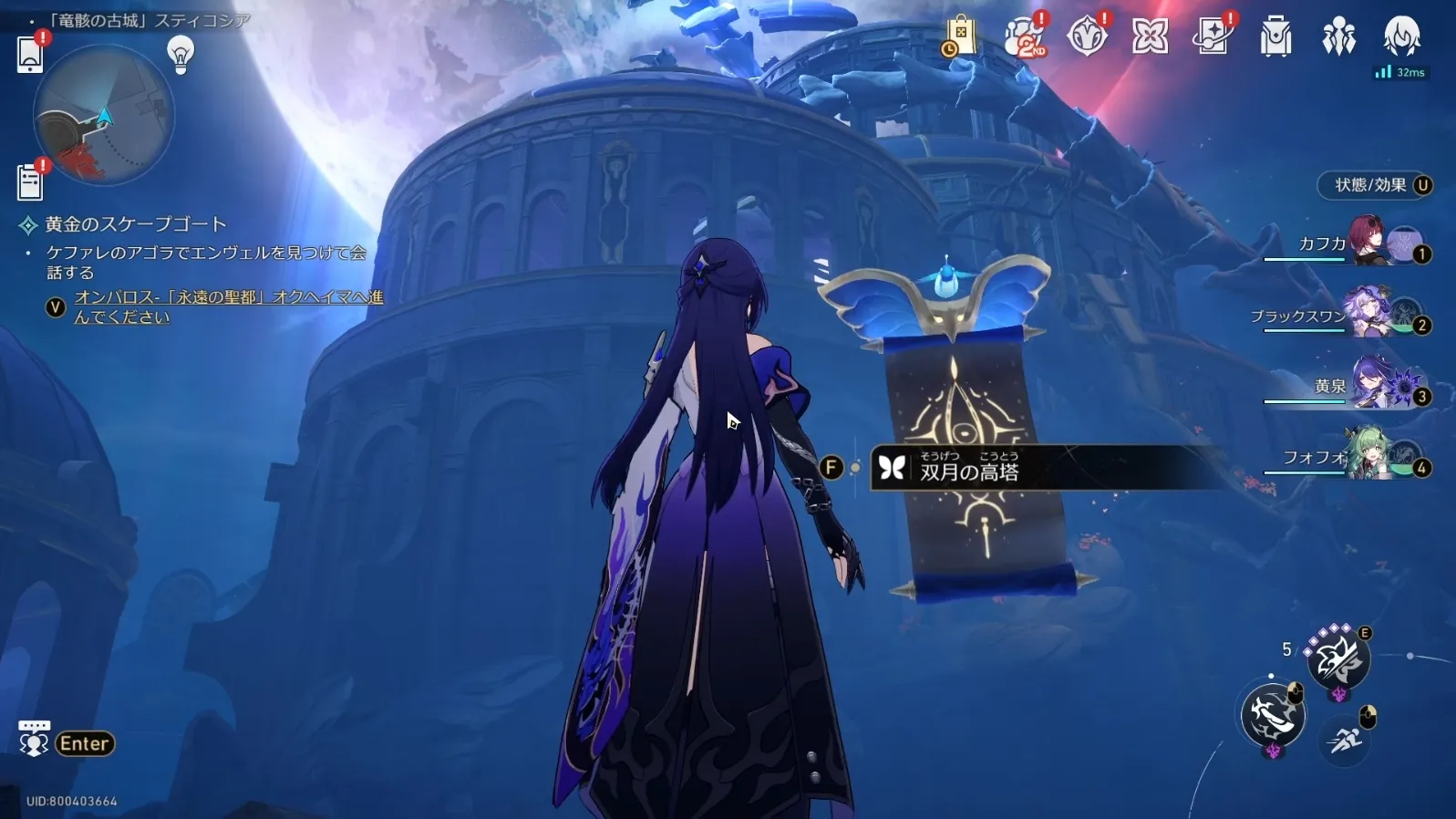
Task: Open the chat icon
Action: (x=34, y=741)
